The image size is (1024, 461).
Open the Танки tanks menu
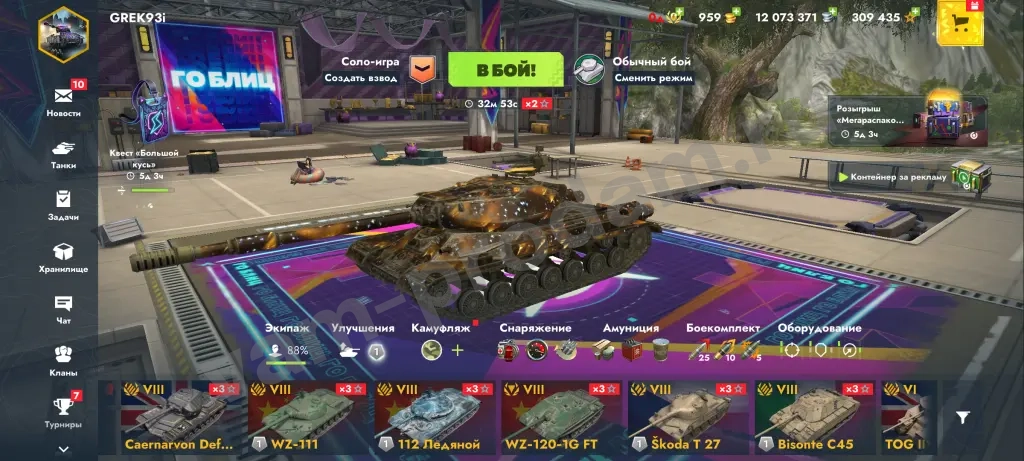63,151
